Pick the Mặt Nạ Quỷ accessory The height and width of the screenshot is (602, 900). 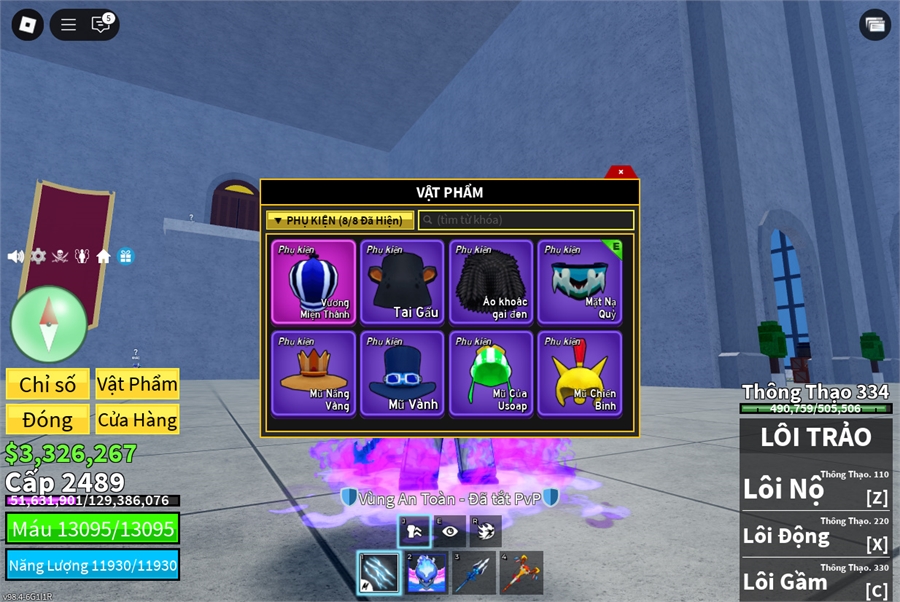coord(580,282)
